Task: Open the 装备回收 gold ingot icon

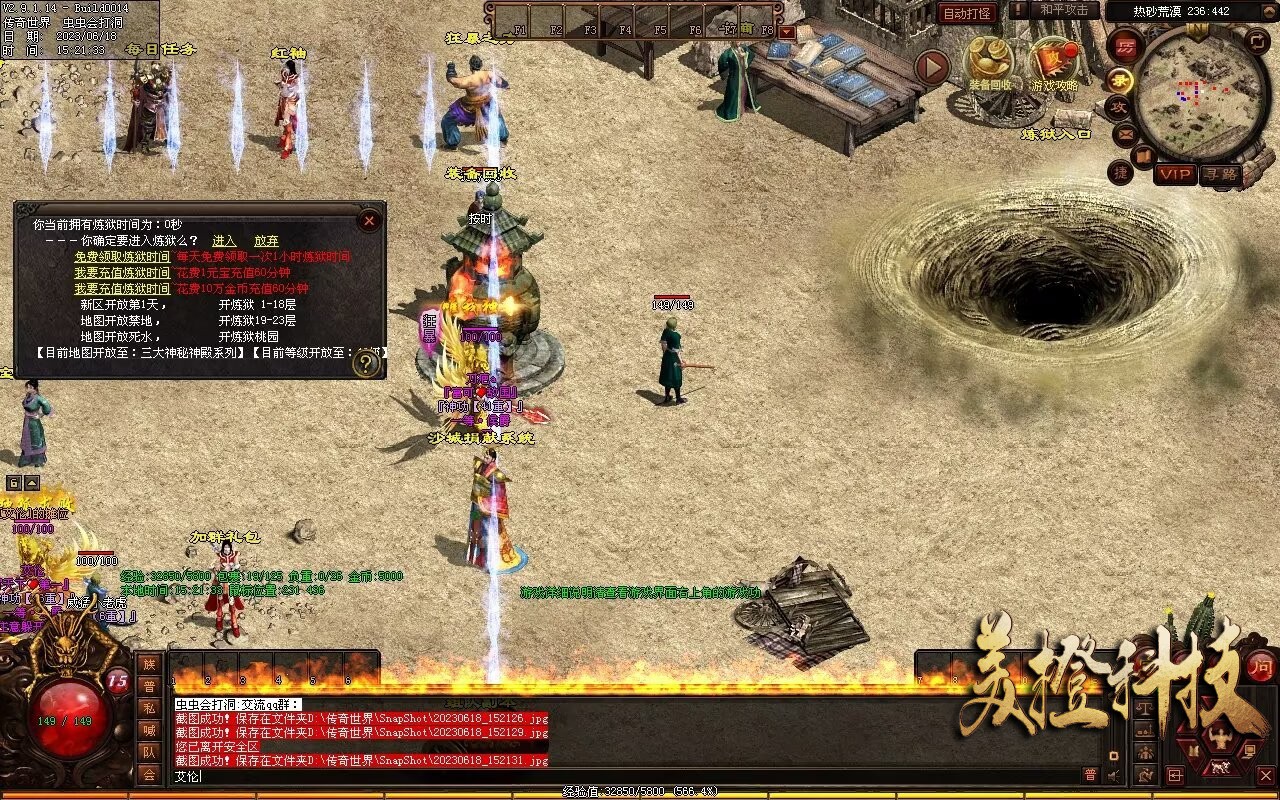Action: tap(988, 62)
